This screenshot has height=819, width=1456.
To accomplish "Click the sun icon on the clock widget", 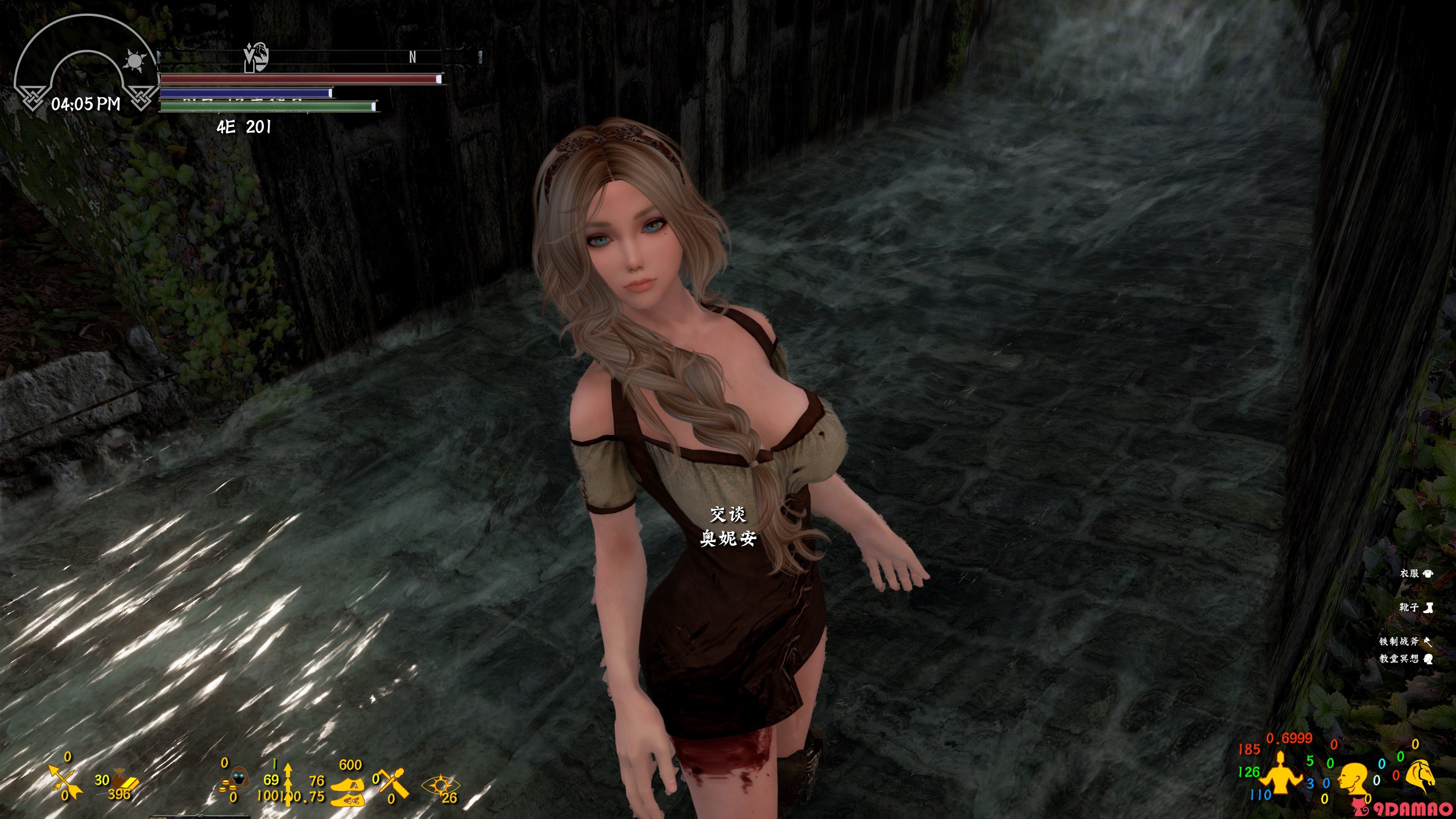I will click(136, 60).
